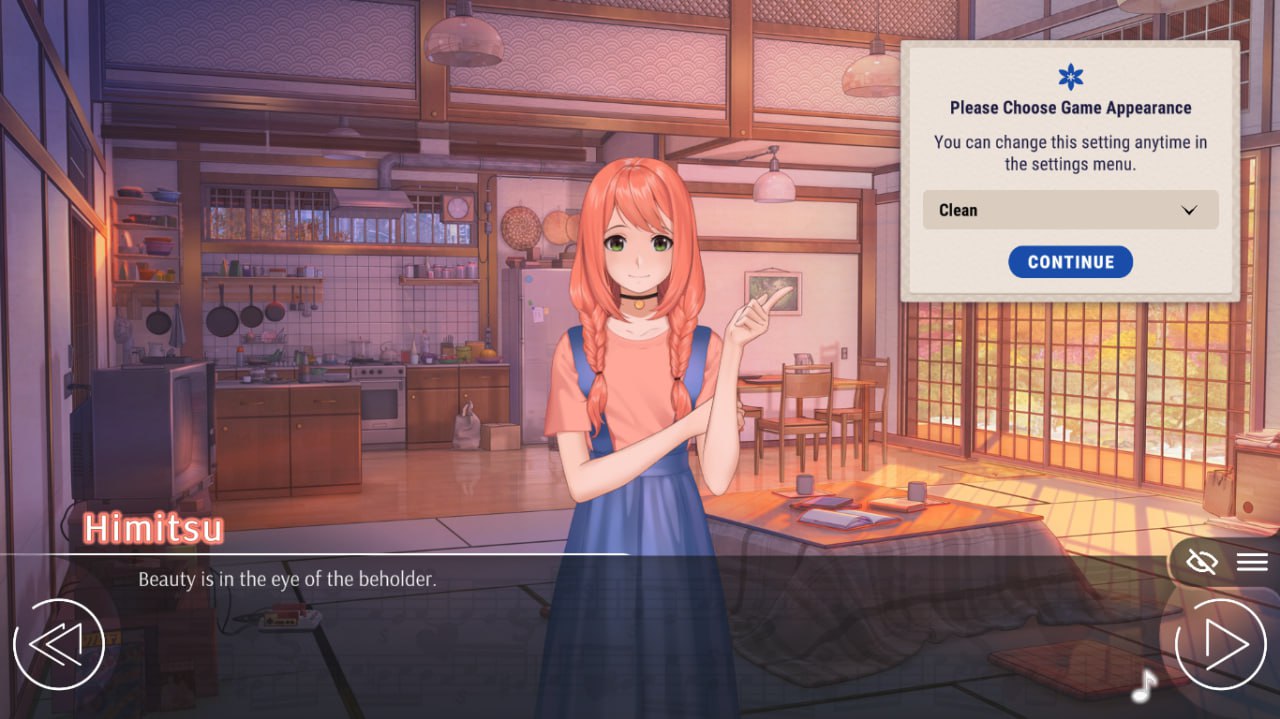The image size is (1280, 719).
Task: Open the hamburger menu
Action: click(1252, 562)
